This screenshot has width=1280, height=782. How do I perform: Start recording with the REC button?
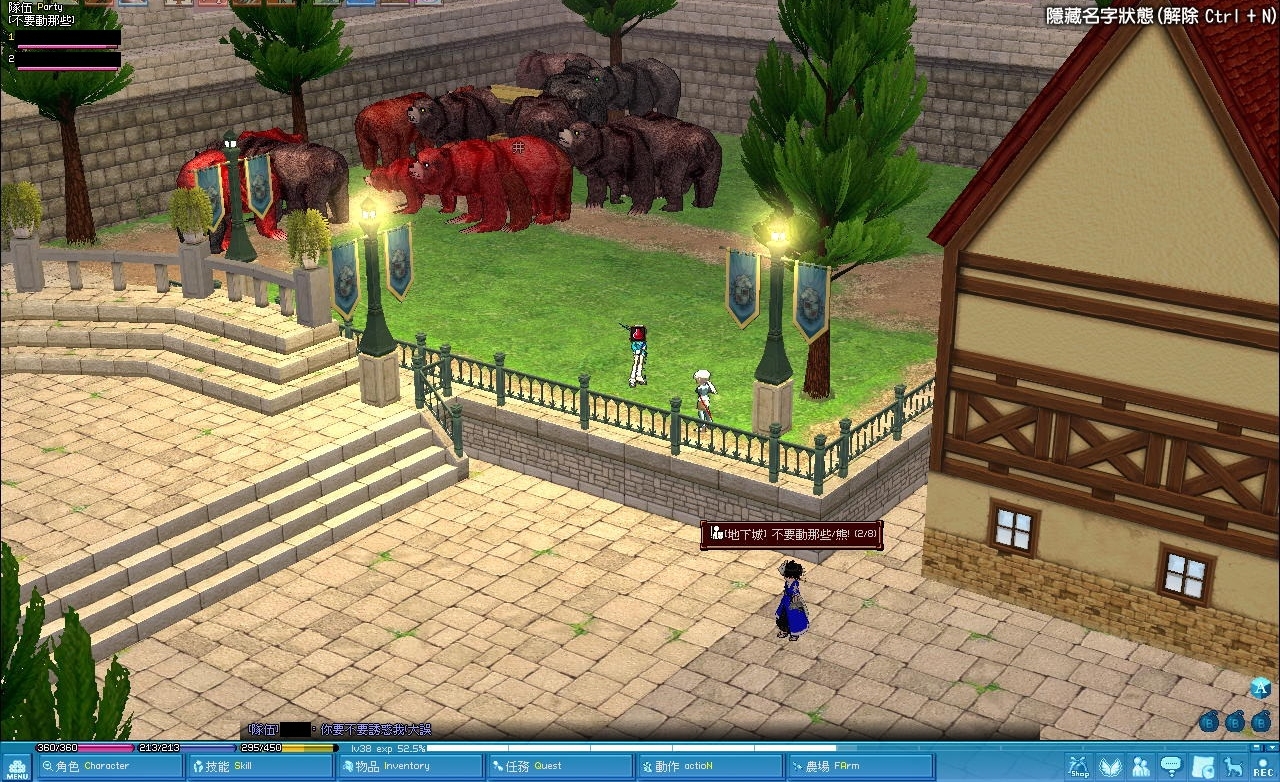click(x=1263, y=767)
